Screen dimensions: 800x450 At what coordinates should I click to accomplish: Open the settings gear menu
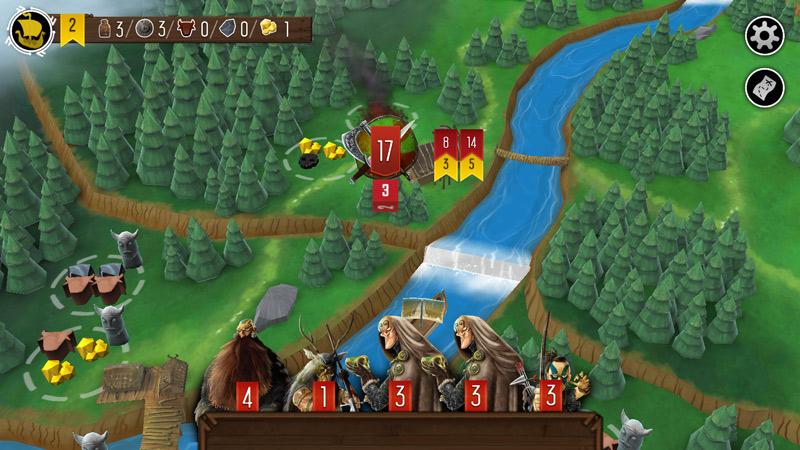765,36
